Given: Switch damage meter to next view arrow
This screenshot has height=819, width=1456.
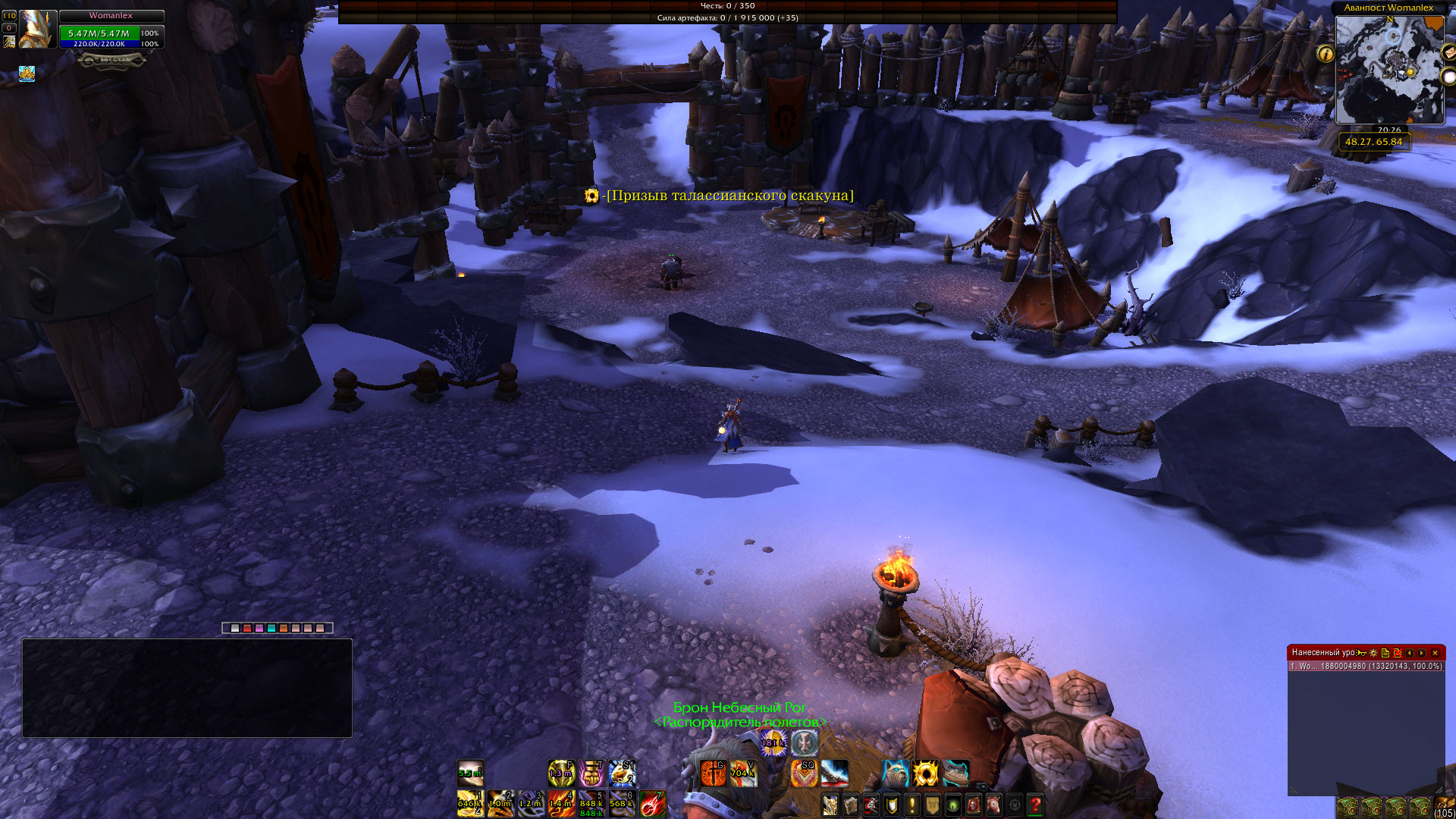Looking at the screenshot, I should coord(1422,653).
